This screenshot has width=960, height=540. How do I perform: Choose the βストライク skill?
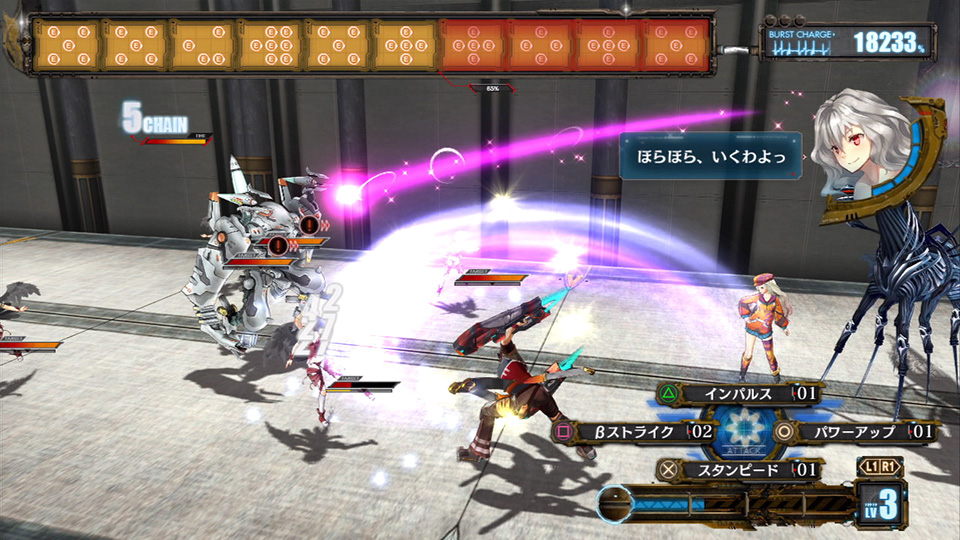(x=632, y=432)
